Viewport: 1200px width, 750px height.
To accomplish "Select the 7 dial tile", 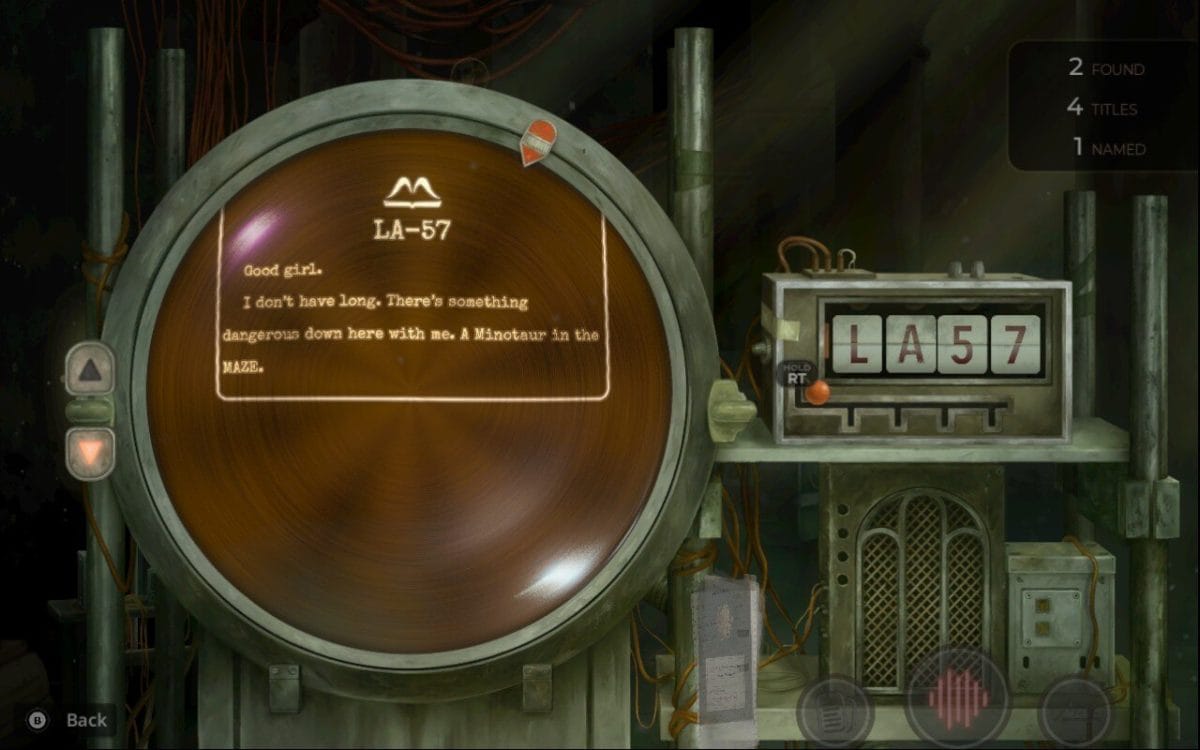I will coord(1015,344).
